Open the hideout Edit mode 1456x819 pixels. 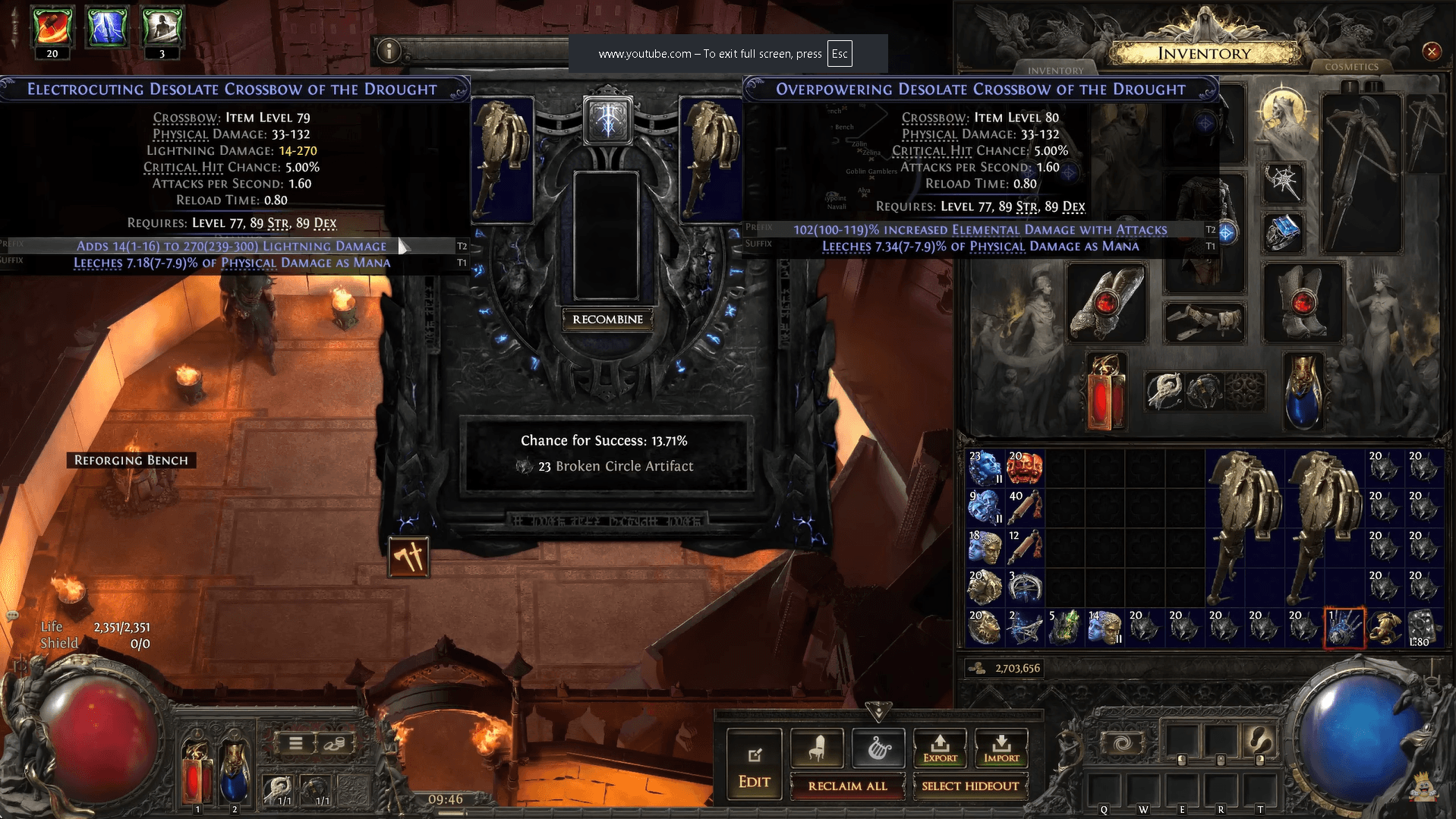point(754,768)
